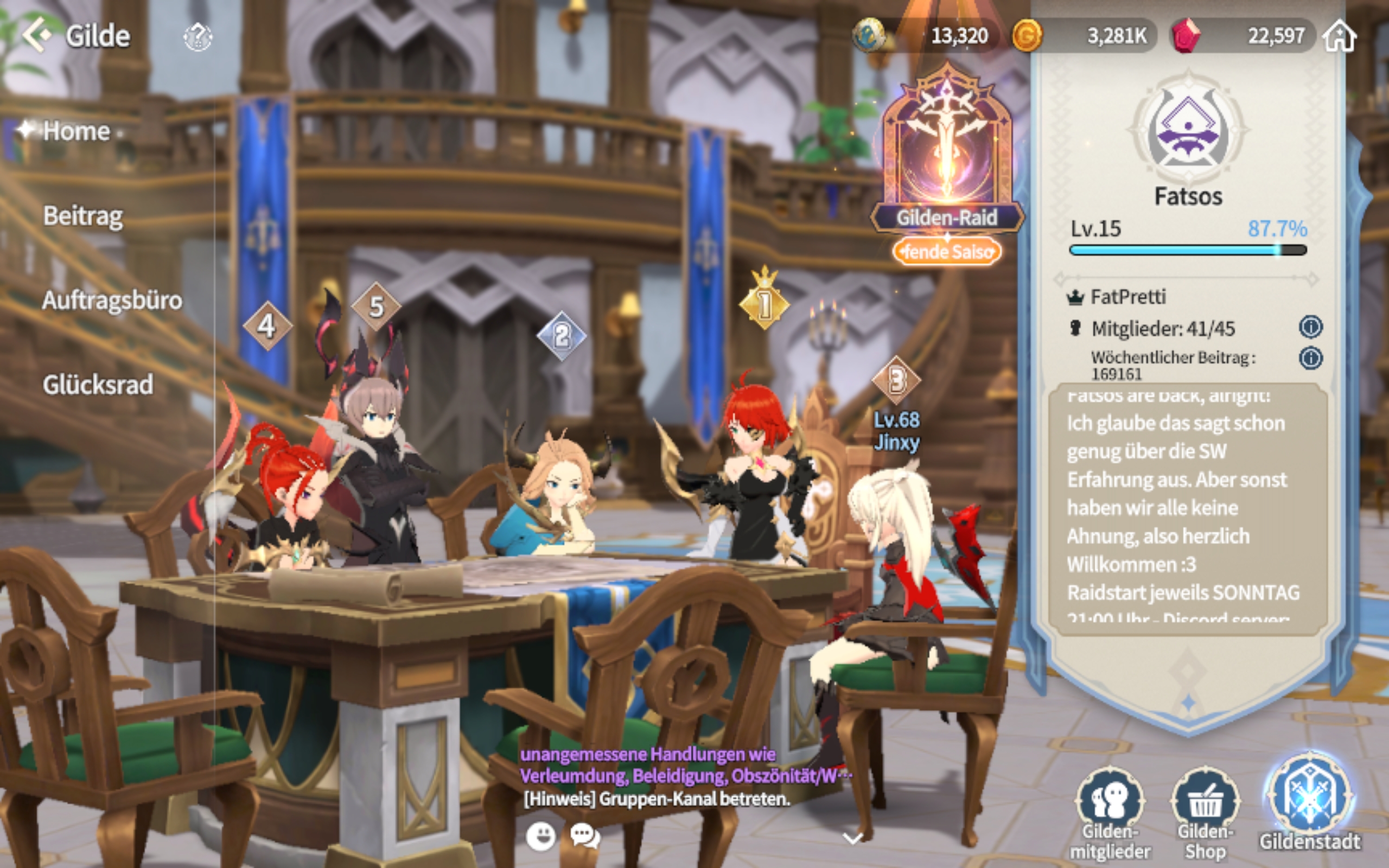Open the guild notice text box

coord(1188,508)
